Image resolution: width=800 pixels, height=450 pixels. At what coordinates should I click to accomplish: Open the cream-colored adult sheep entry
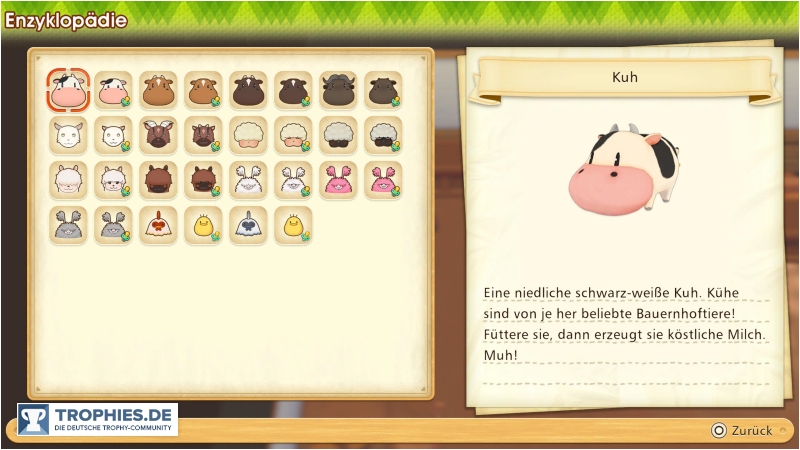click(248, 136)
